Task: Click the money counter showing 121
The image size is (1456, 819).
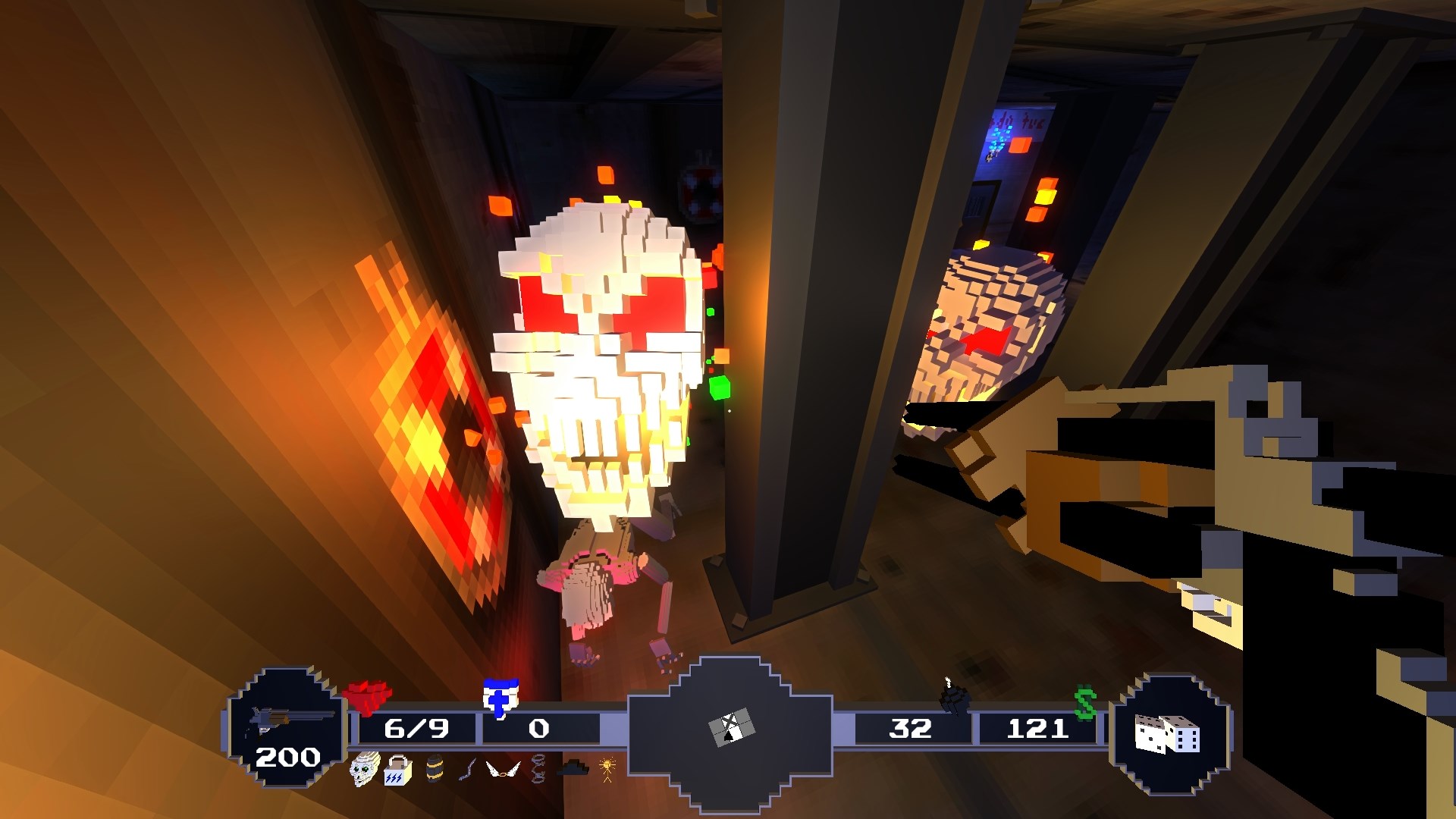Action: click(1040, 730)
